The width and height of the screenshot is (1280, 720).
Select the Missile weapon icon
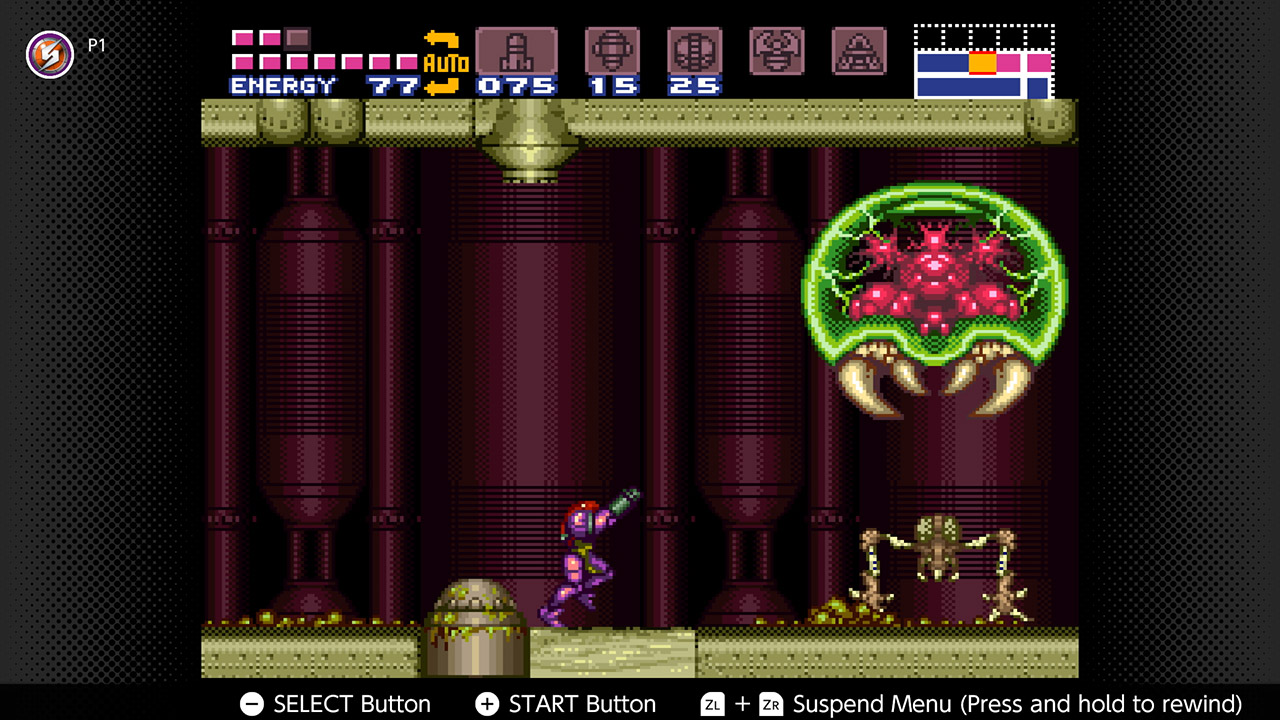[x=517, y=50]
